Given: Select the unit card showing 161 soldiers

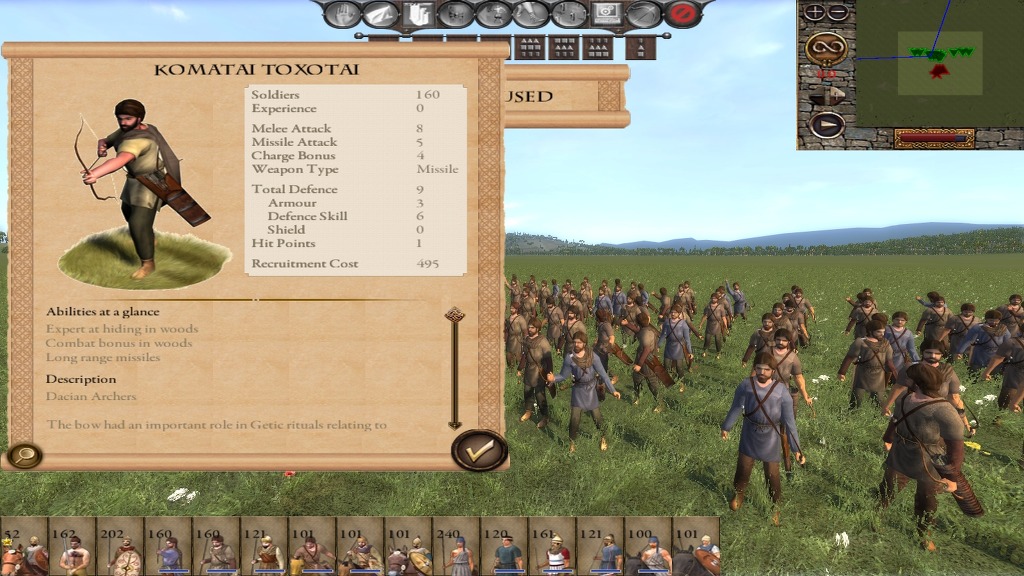Looking at the screenshot, I should 552,547.
